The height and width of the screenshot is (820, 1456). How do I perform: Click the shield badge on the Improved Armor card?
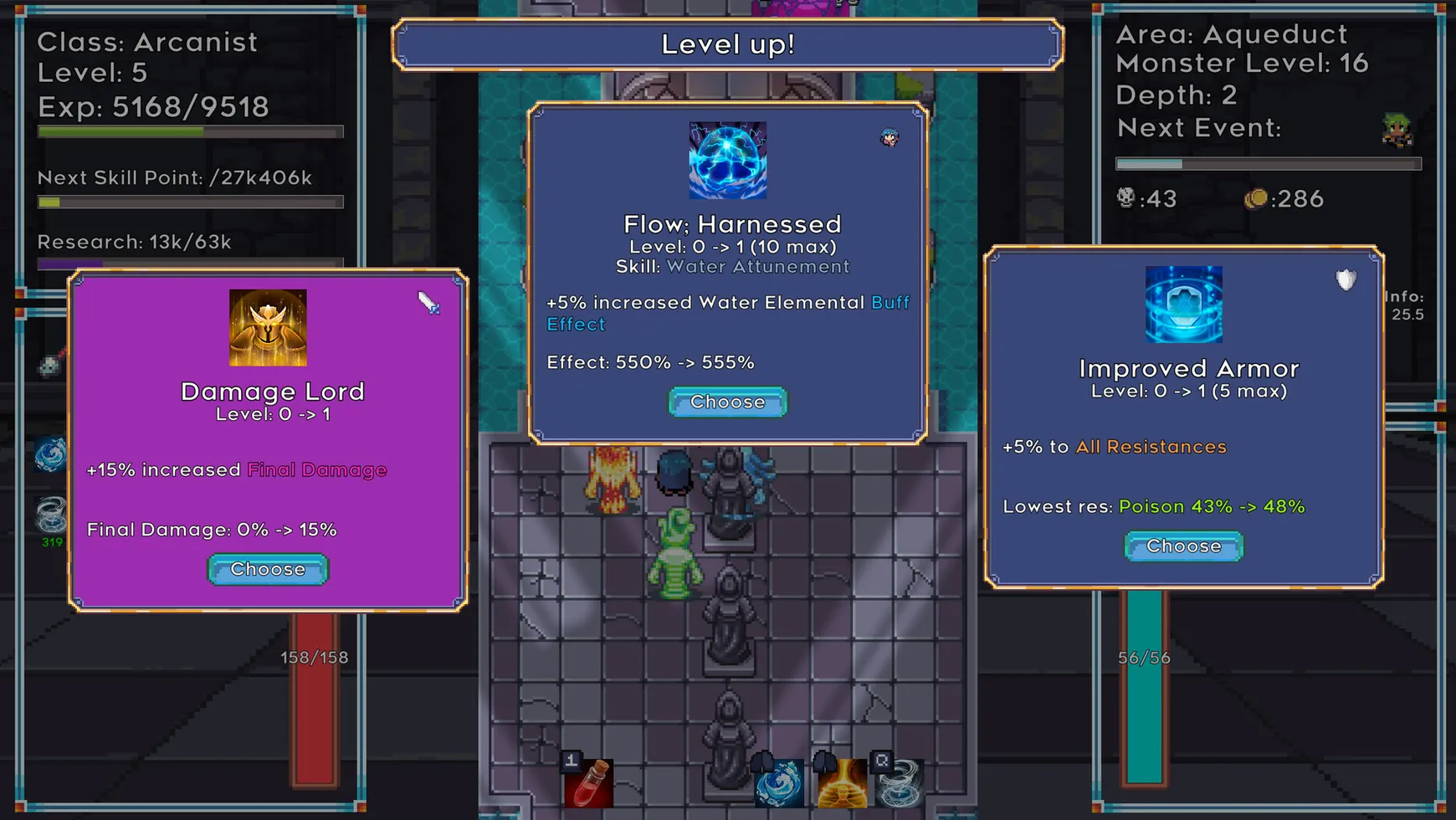[x=1346, y=280]
